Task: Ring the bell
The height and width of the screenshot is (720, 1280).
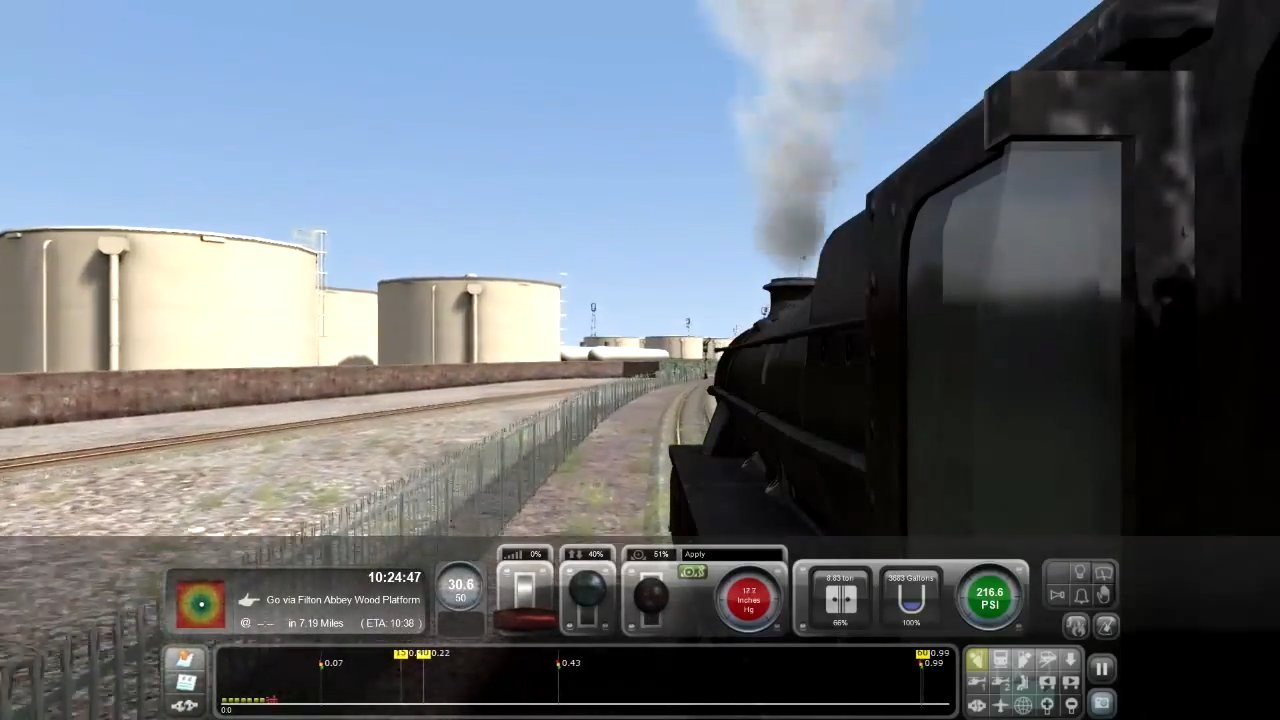Action: pyautogui.click(x=1081, y=596)
